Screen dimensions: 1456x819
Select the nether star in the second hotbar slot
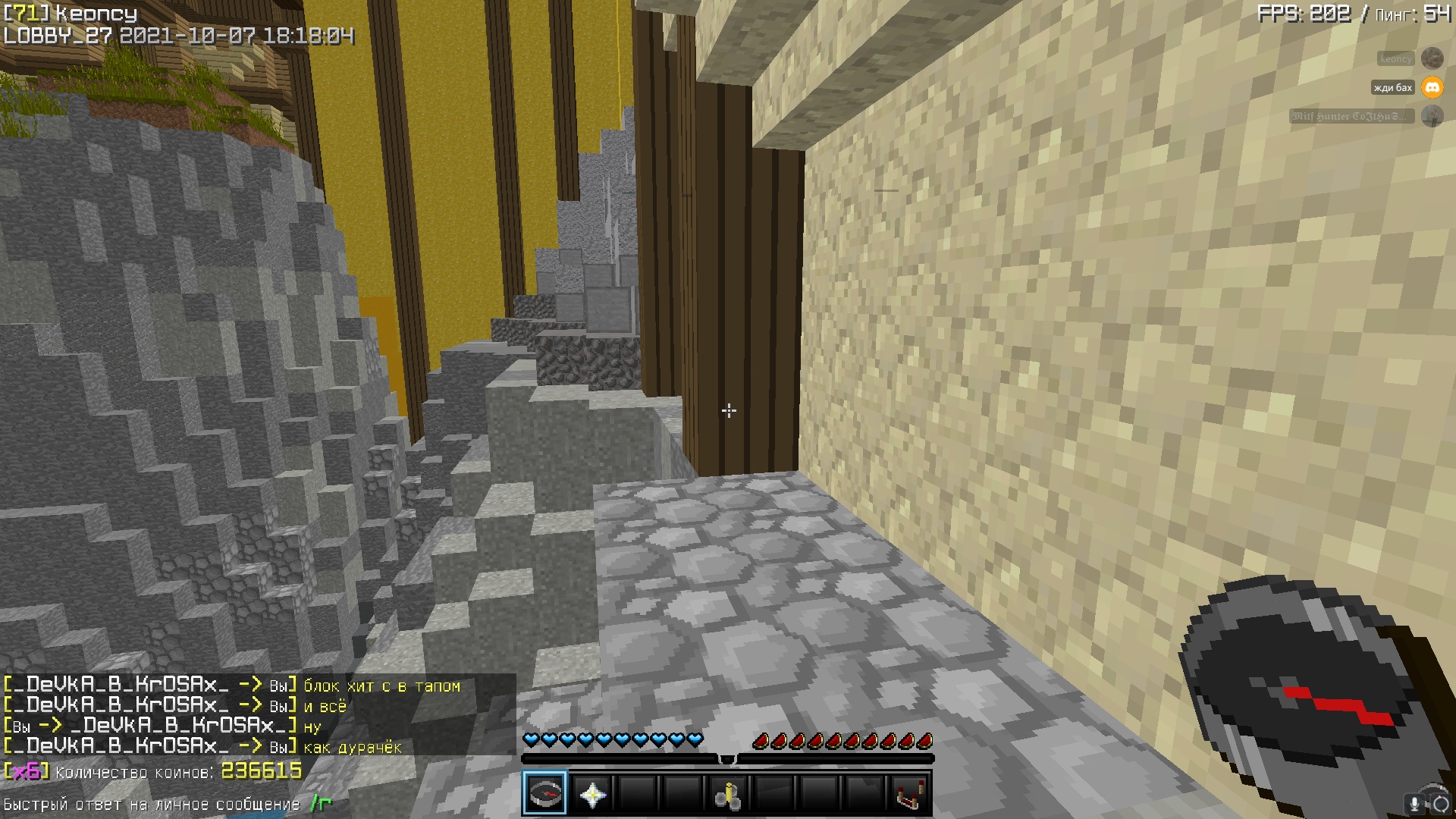595,793
